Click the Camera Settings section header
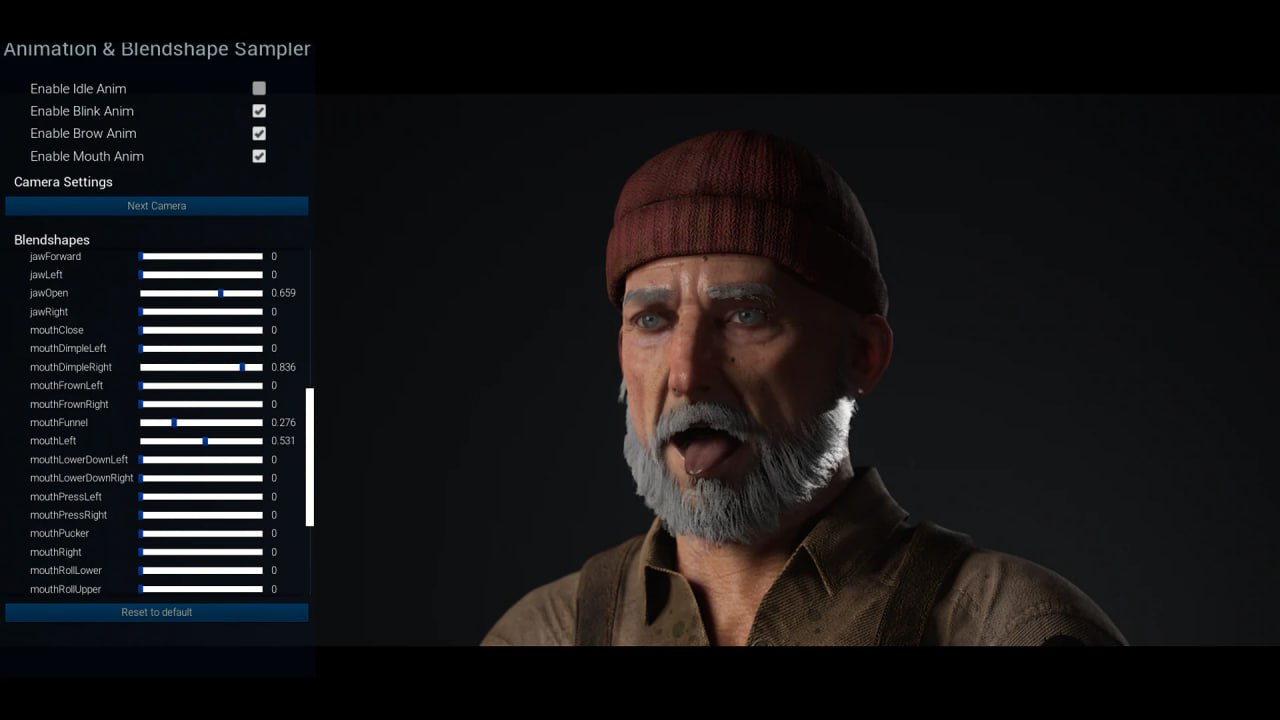The height and width of the screenshot is (720, 1280). (62, 181)
